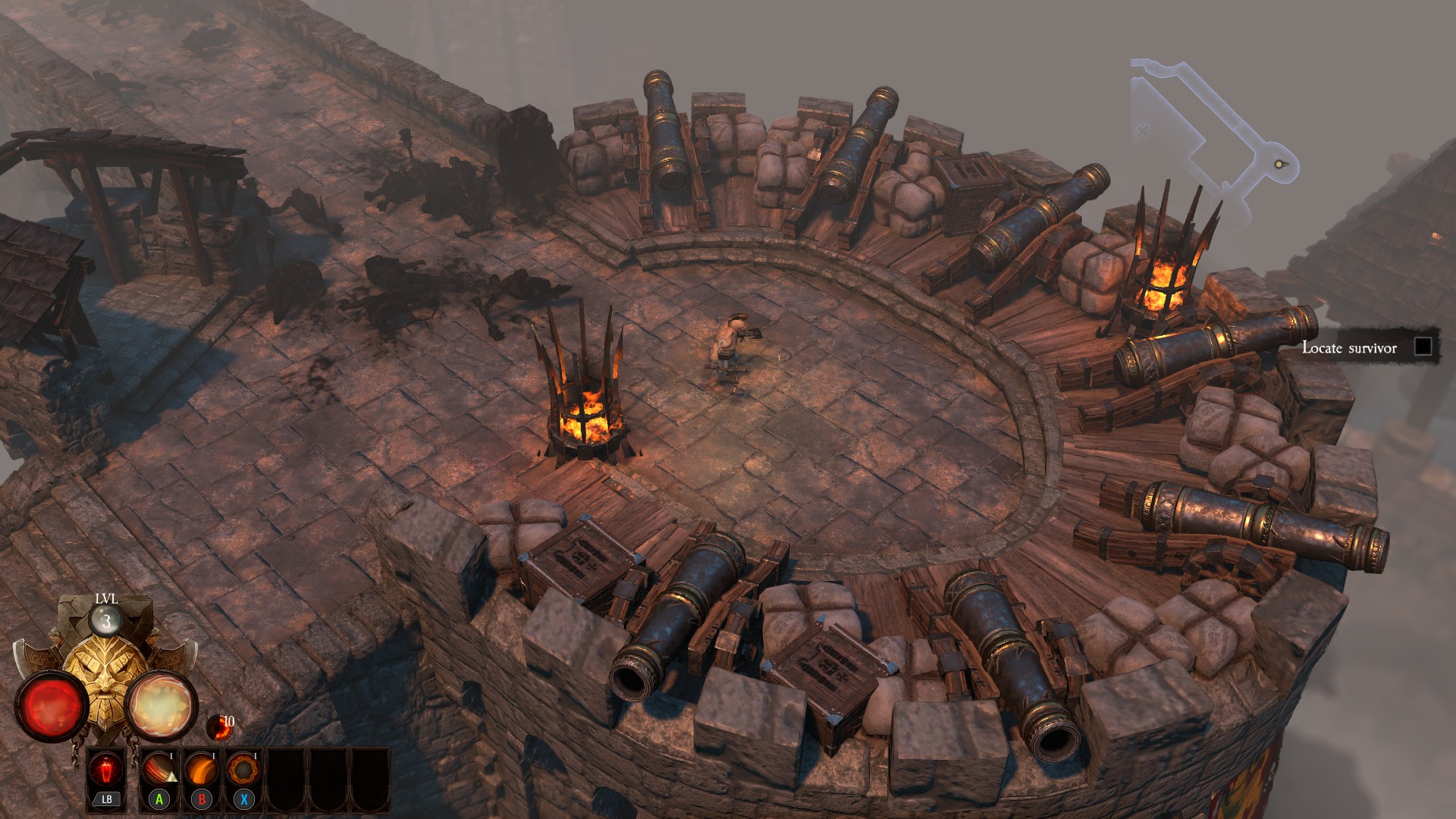Select the red lantern skill icon above LB

106,770
